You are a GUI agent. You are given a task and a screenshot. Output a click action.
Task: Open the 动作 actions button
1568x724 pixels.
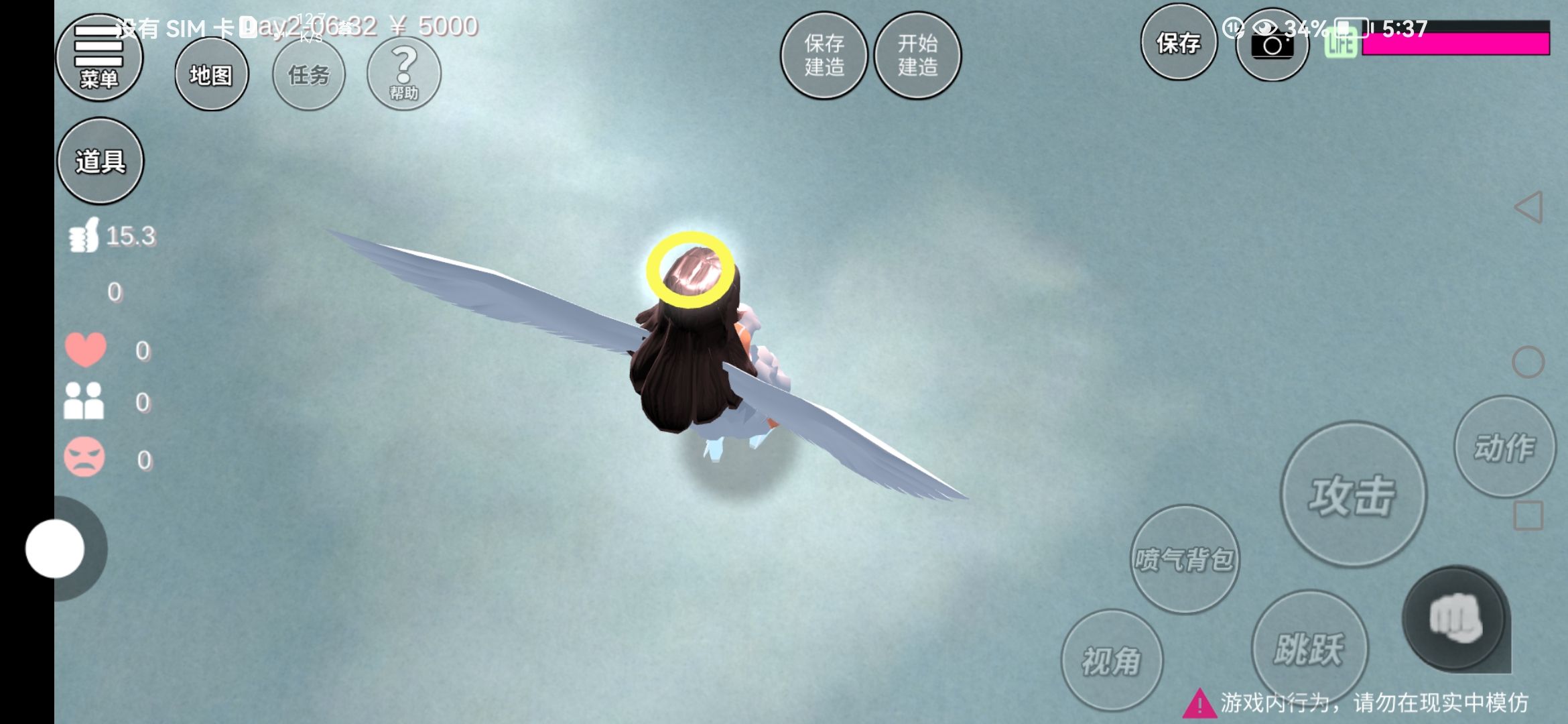coord(1504,447)
